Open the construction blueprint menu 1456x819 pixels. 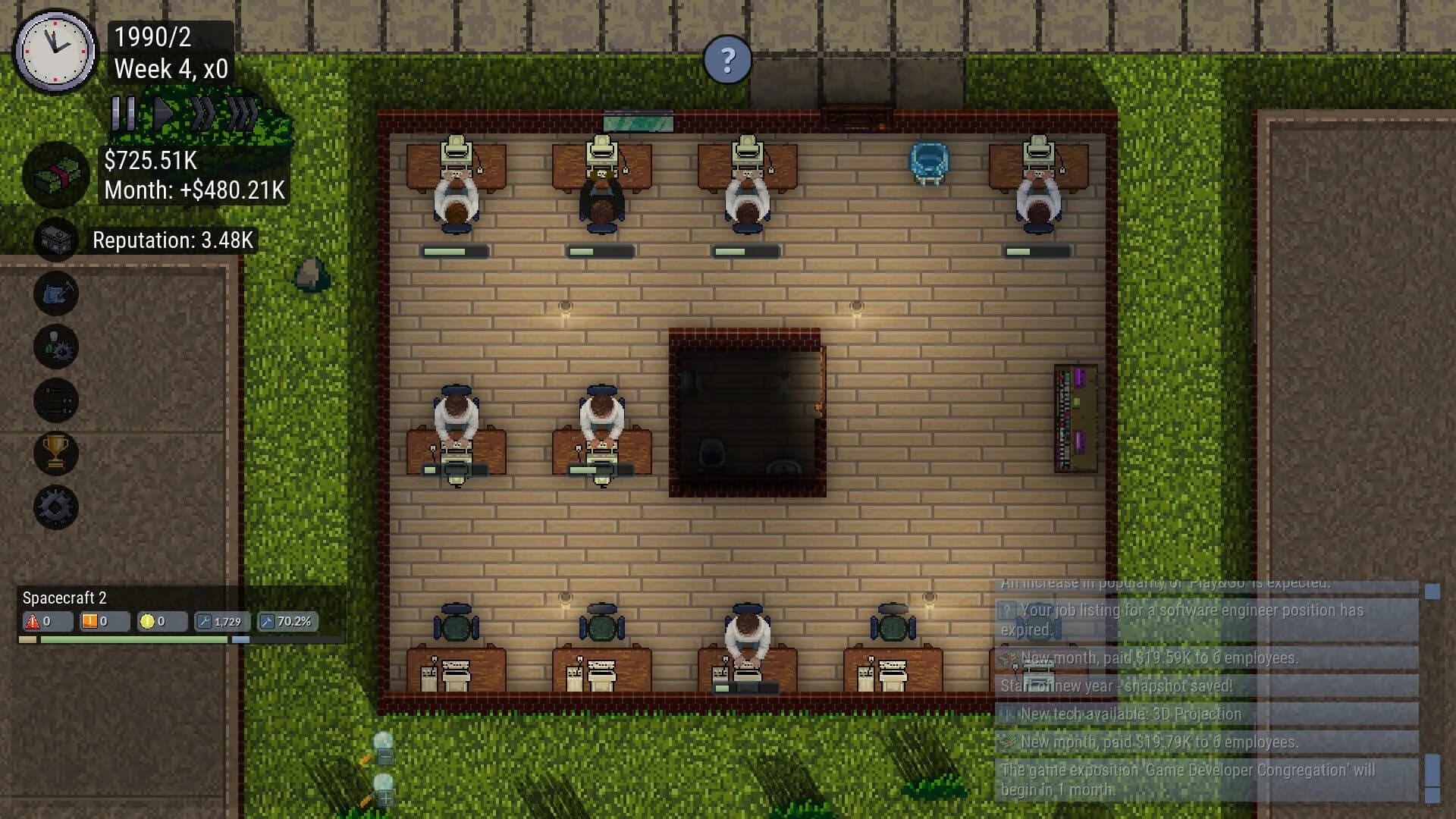click(x=55, y=294)
